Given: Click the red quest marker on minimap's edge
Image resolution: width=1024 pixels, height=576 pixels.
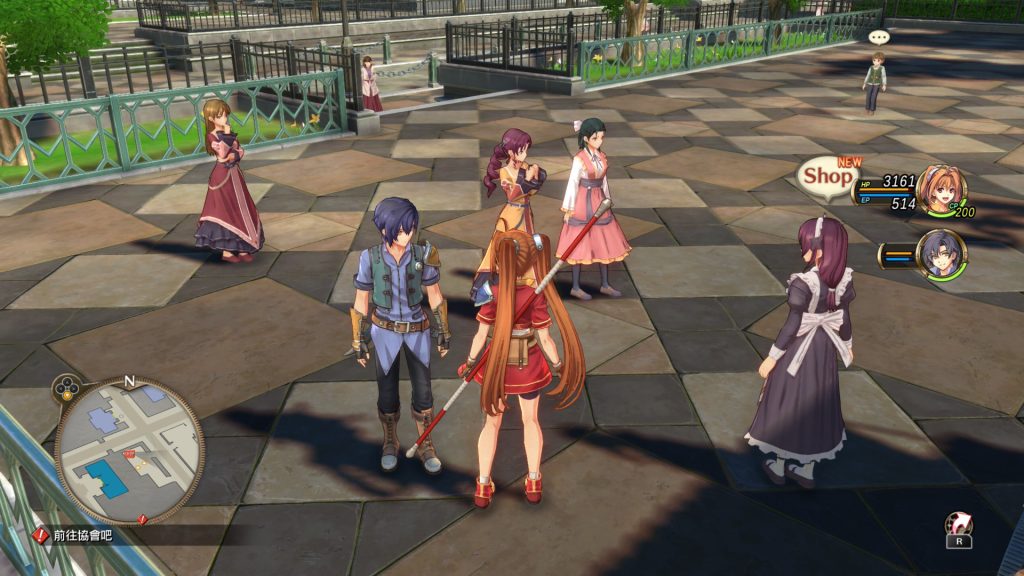Looking at the screenshot, I should pos(143,518).
